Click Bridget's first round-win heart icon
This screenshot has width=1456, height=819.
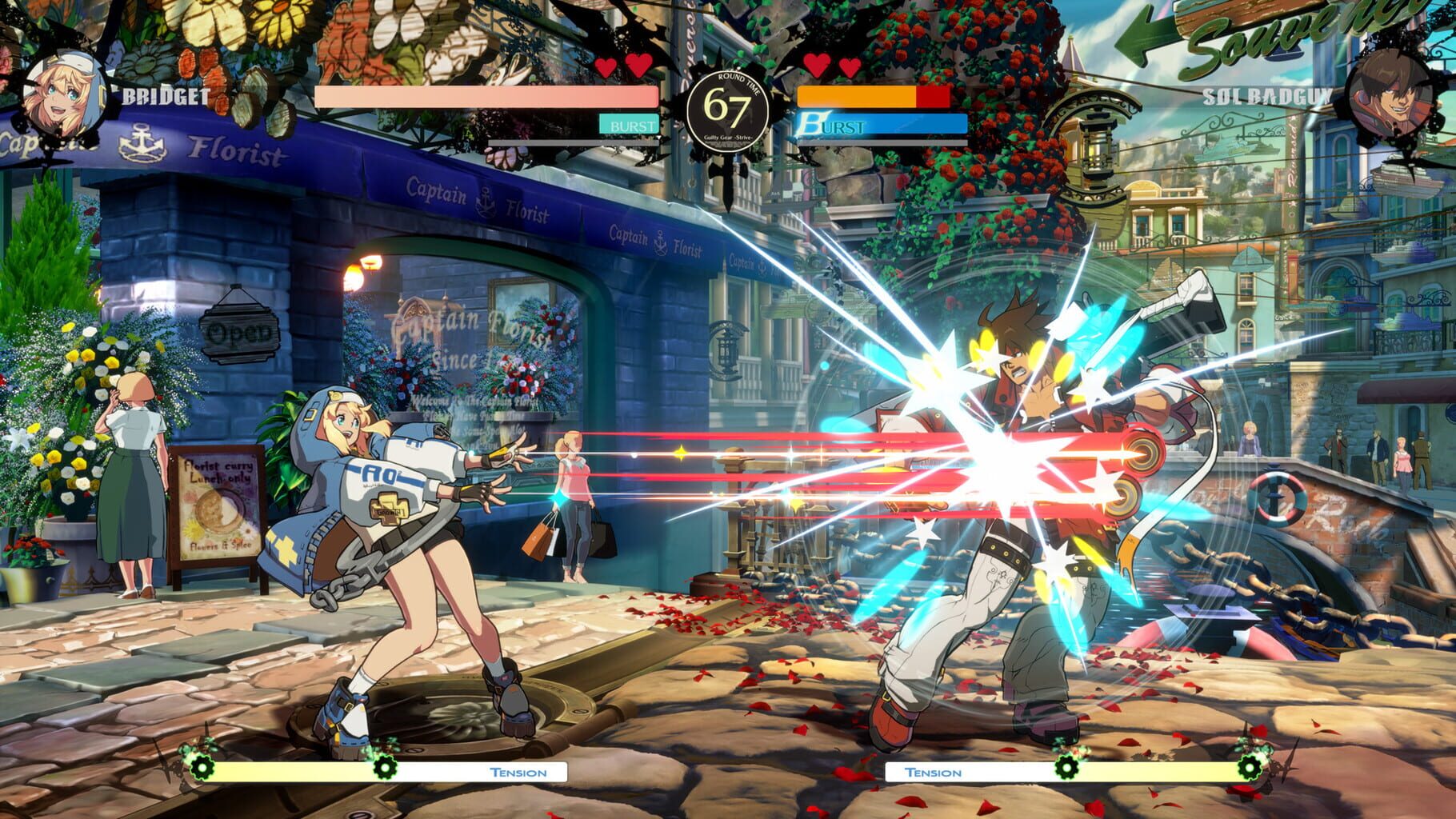tap(606, 69)
